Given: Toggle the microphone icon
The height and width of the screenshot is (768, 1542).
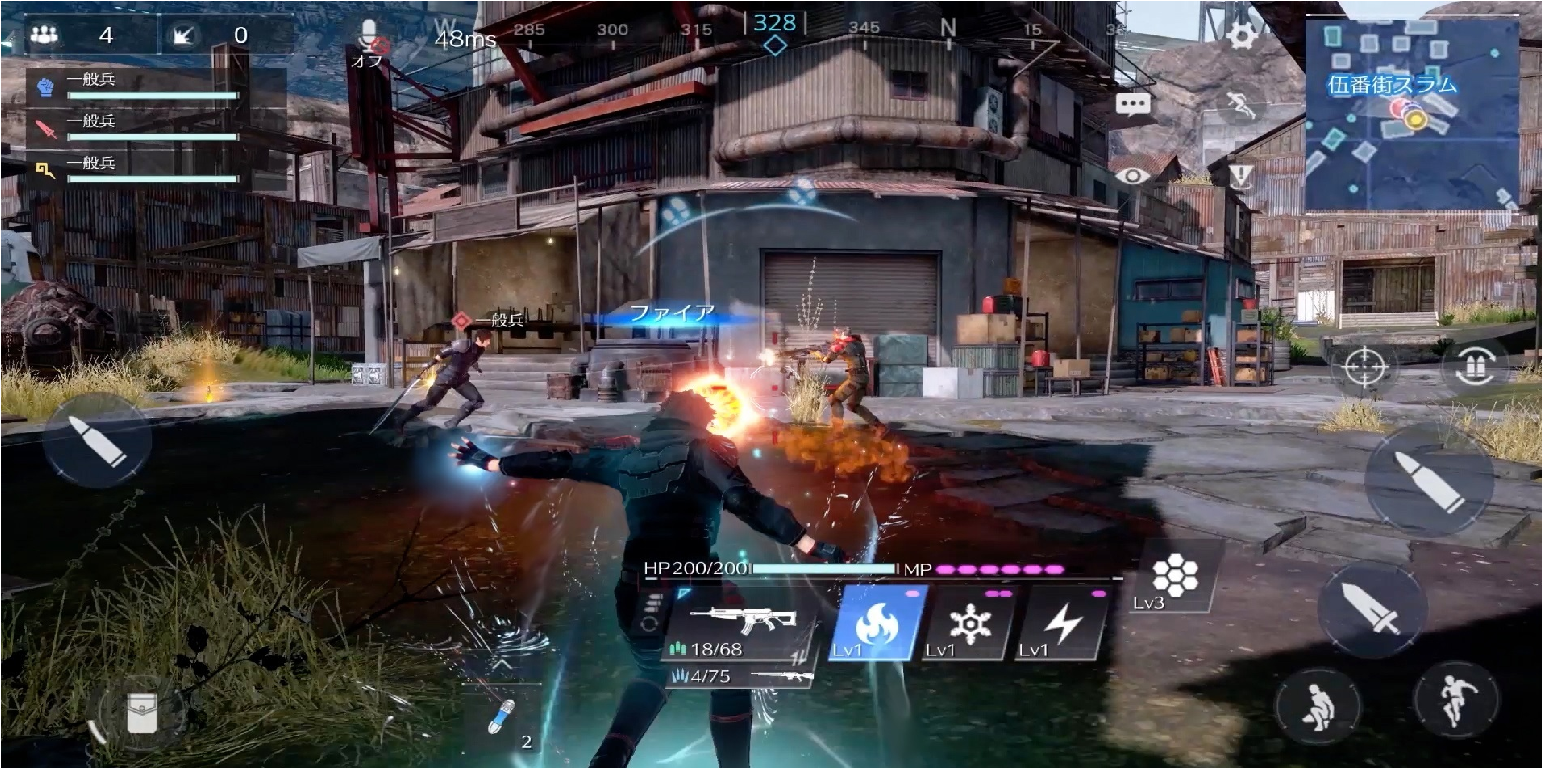Looking at the screenshot, I should [371, 37].
